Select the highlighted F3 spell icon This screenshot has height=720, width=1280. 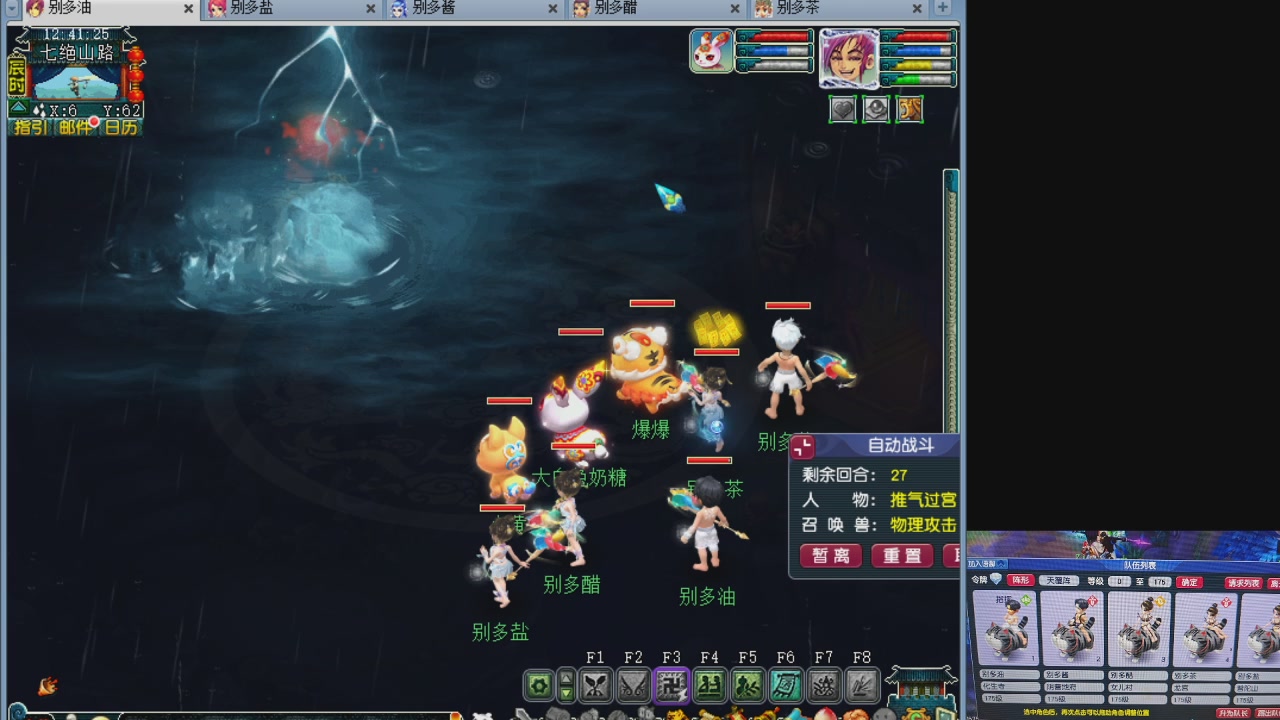point(673,684)
